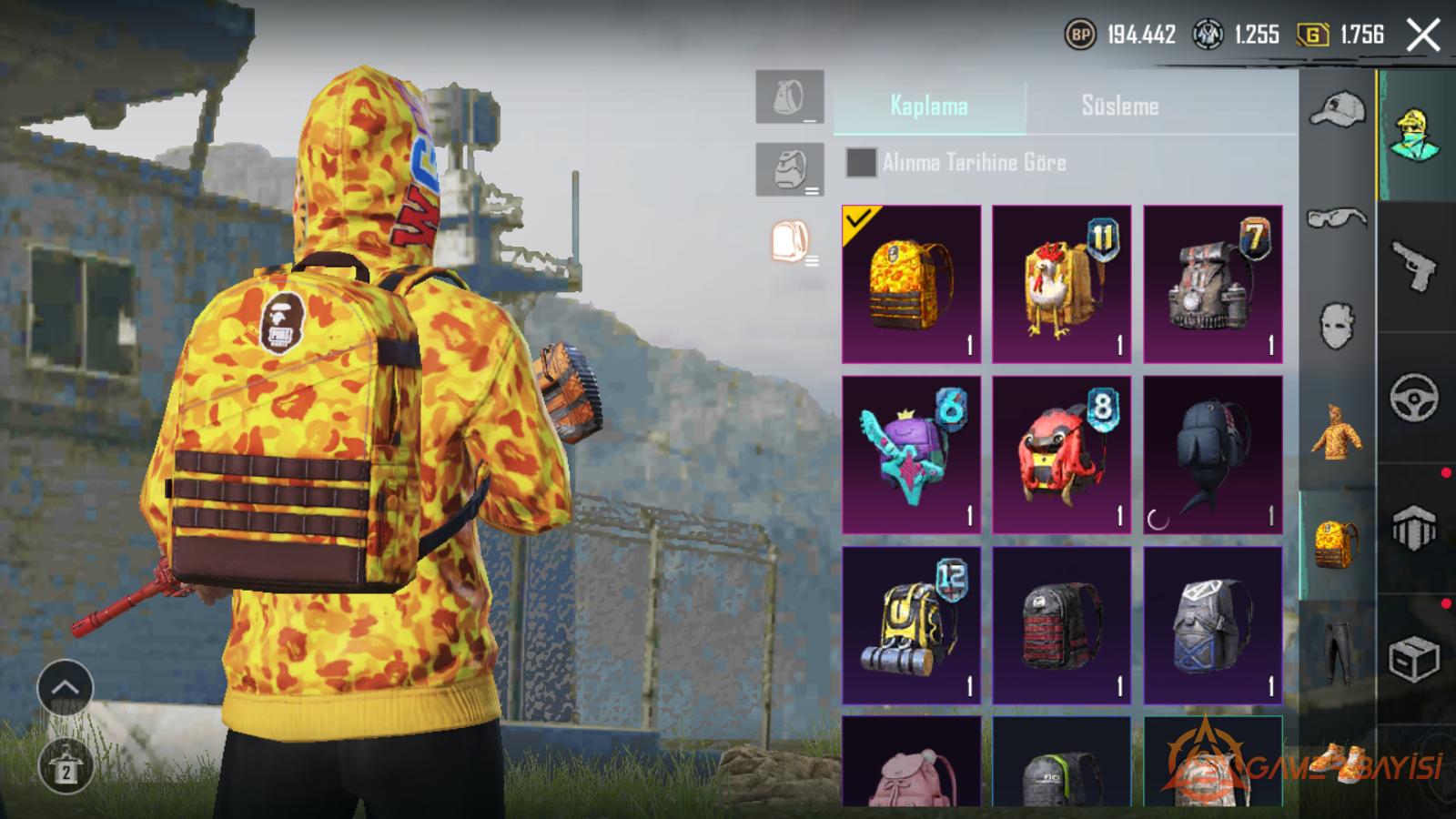1456x819 pixels.
Task: Pick the red octopus backpack skin
Action: pyautogui.click(x=1061, y=454)
